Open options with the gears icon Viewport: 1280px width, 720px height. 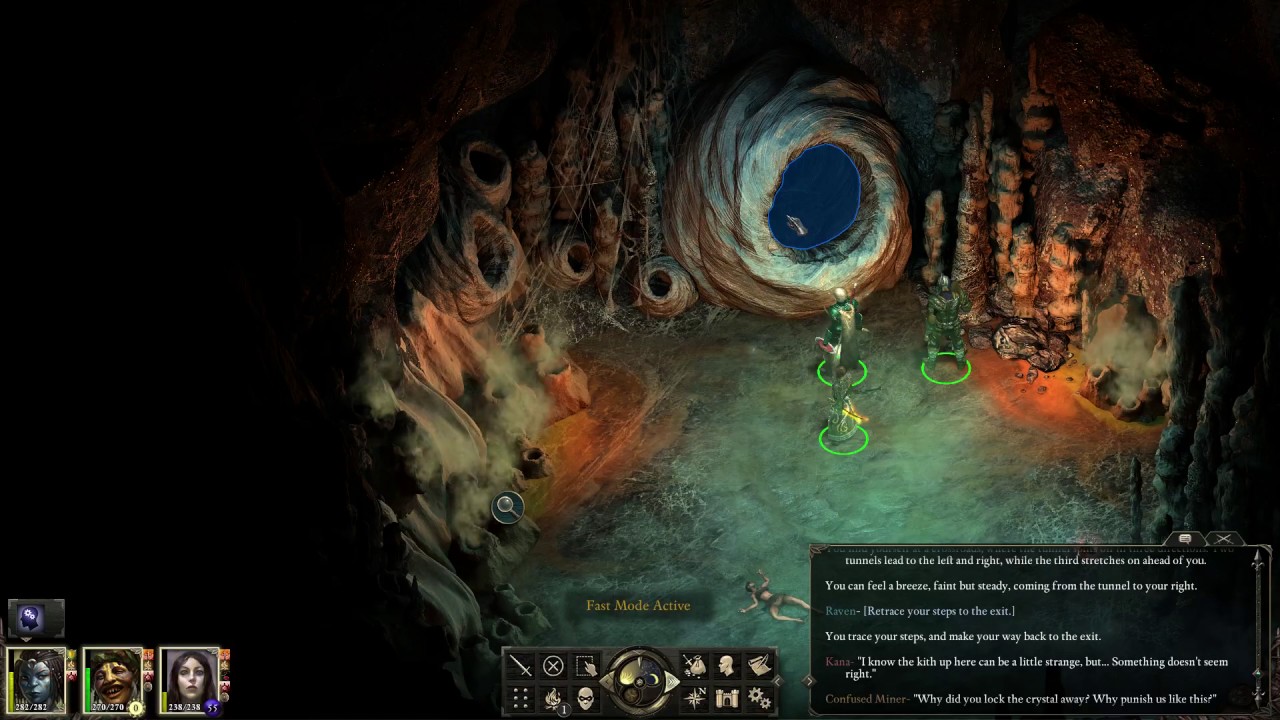point(759,698)
